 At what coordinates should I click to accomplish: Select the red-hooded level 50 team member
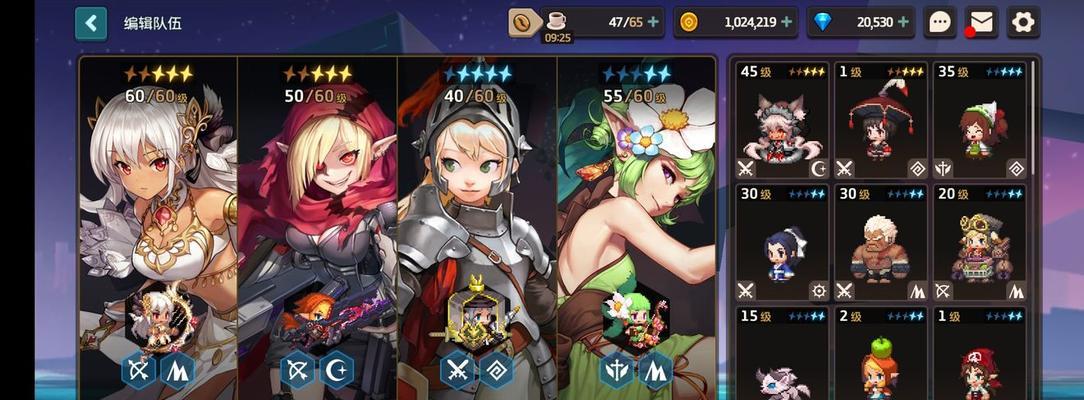pos(317,220)
